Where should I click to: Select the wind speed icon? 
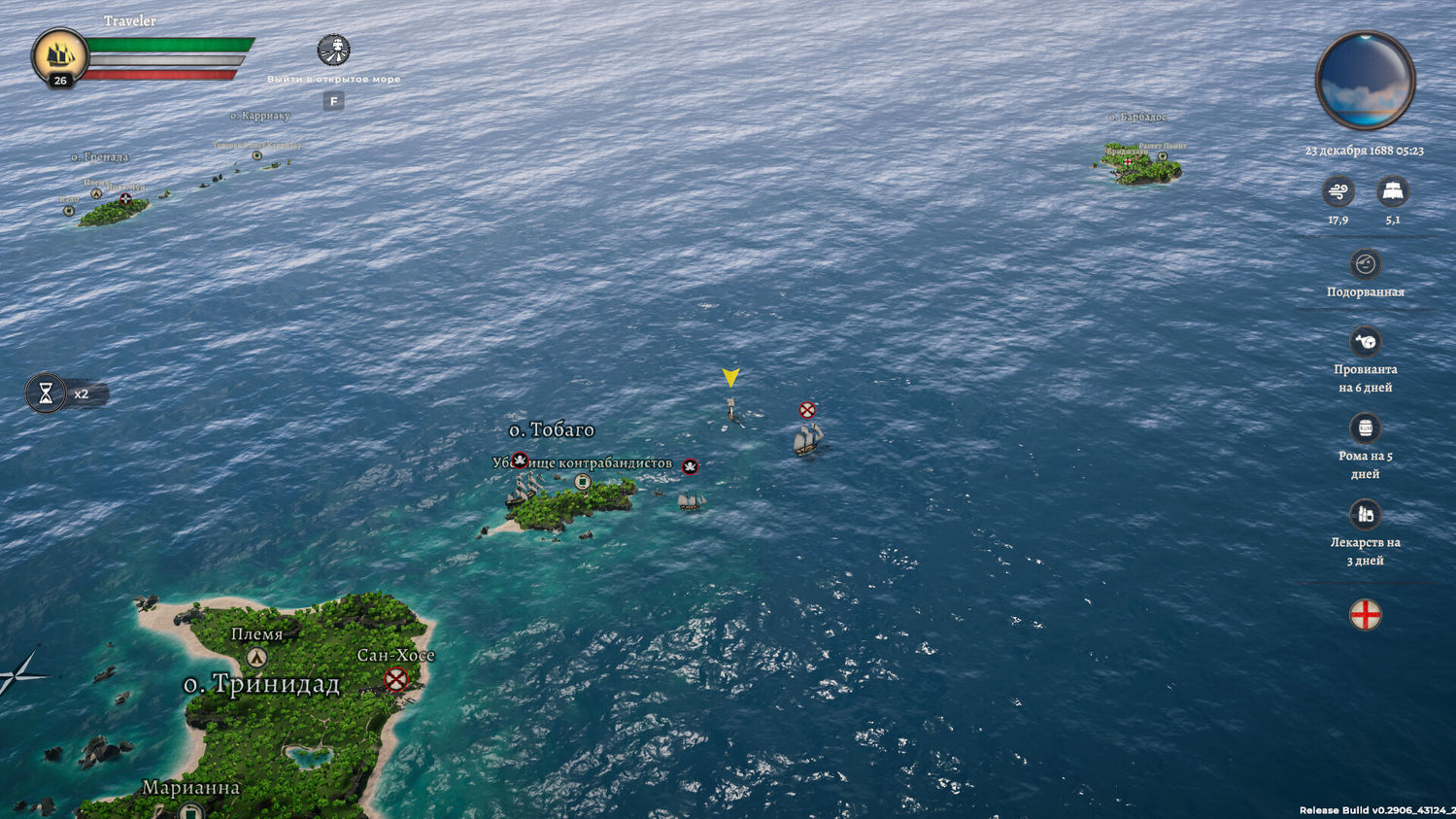pos(1337,191)
